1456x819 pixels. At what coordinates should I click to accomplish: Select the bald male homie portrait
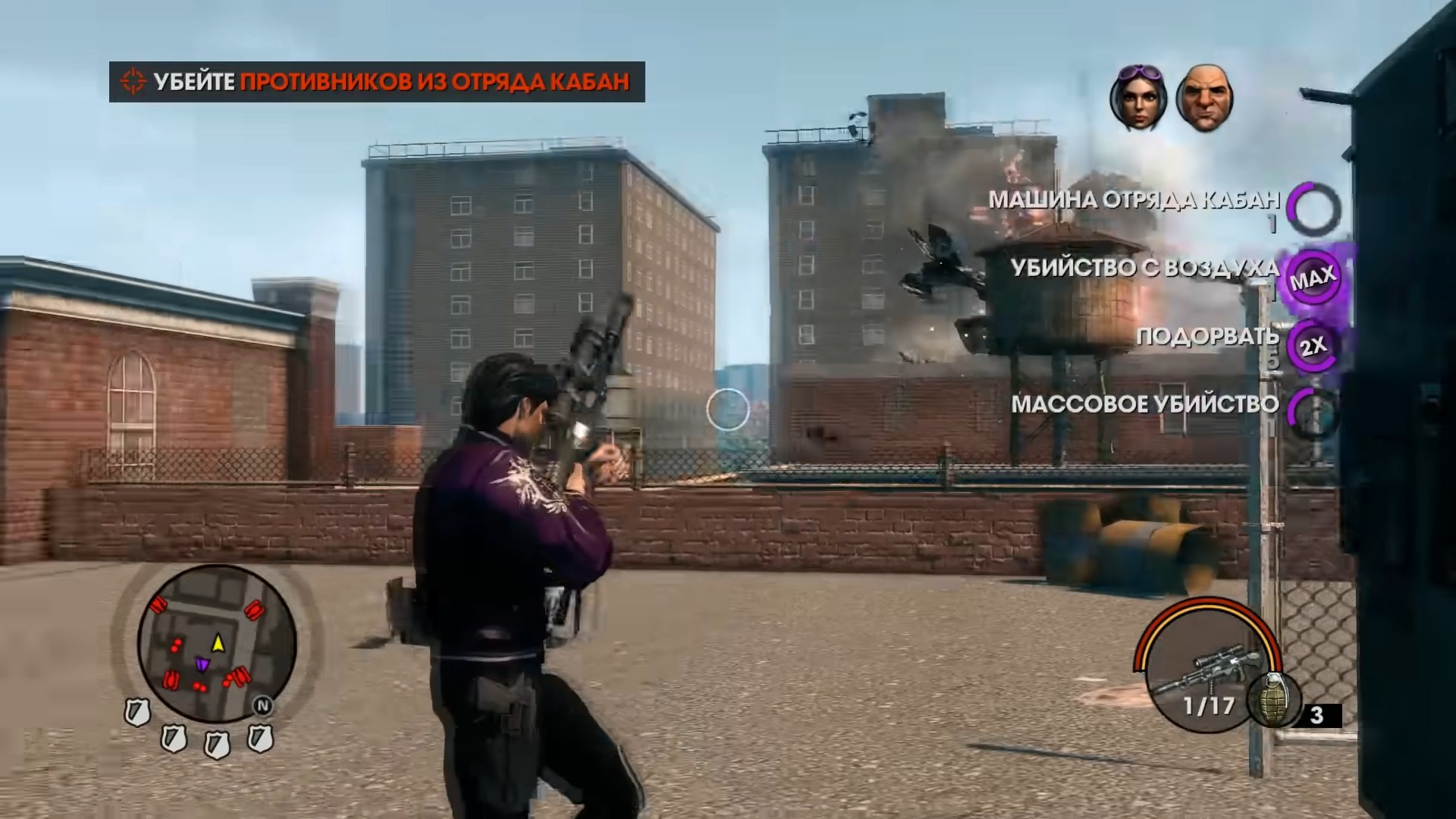(1204, 99)
